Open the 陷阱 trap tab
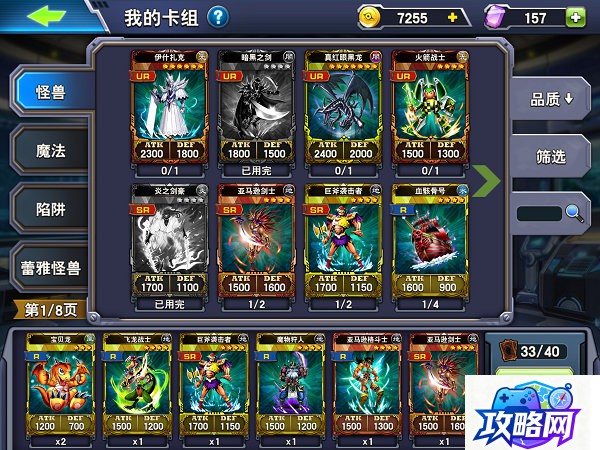The image size is (600, 450). 50,209
